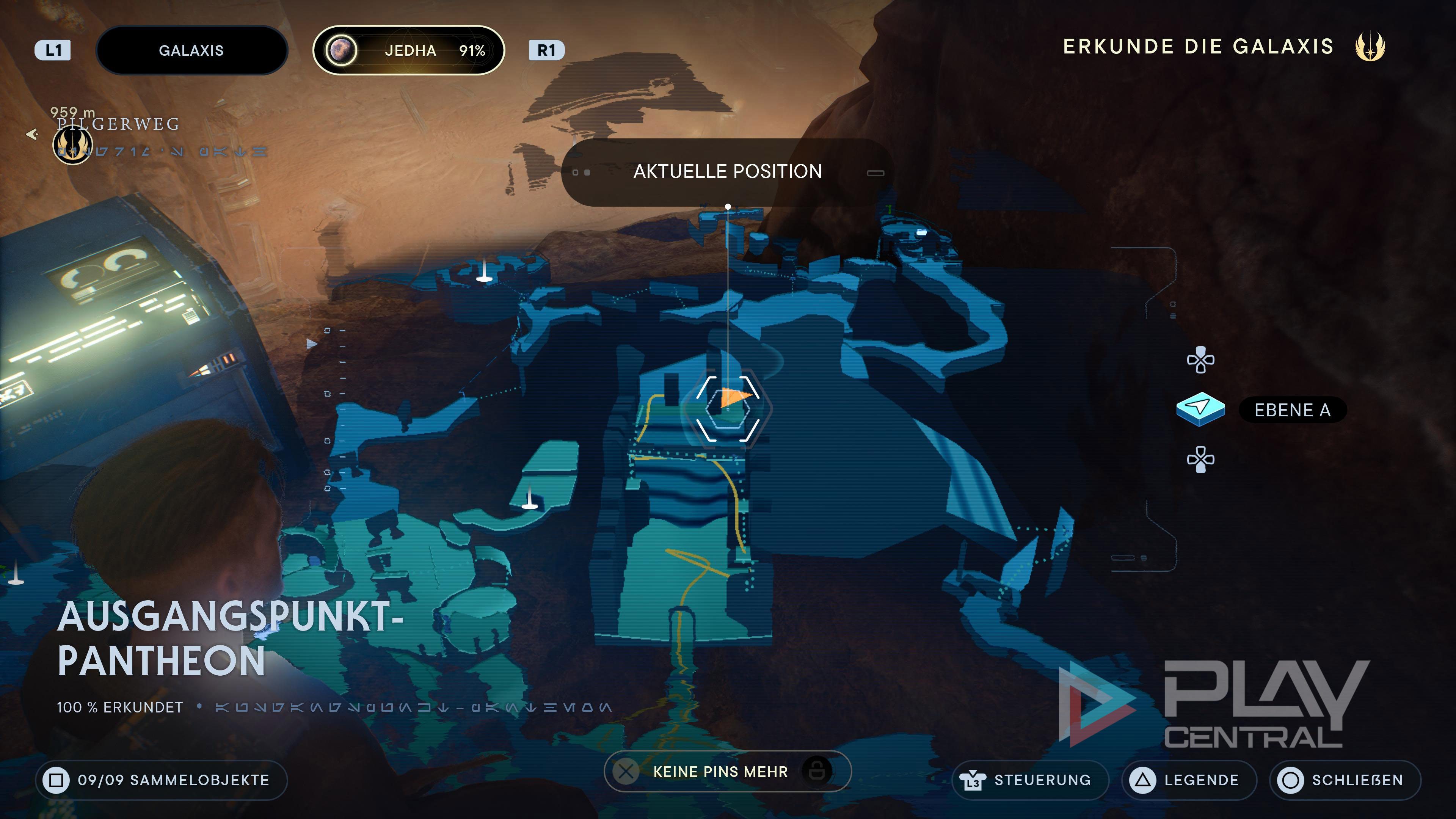Show the Steuerung controls help
1456x819 pixels.
[x=1030, y=780]
